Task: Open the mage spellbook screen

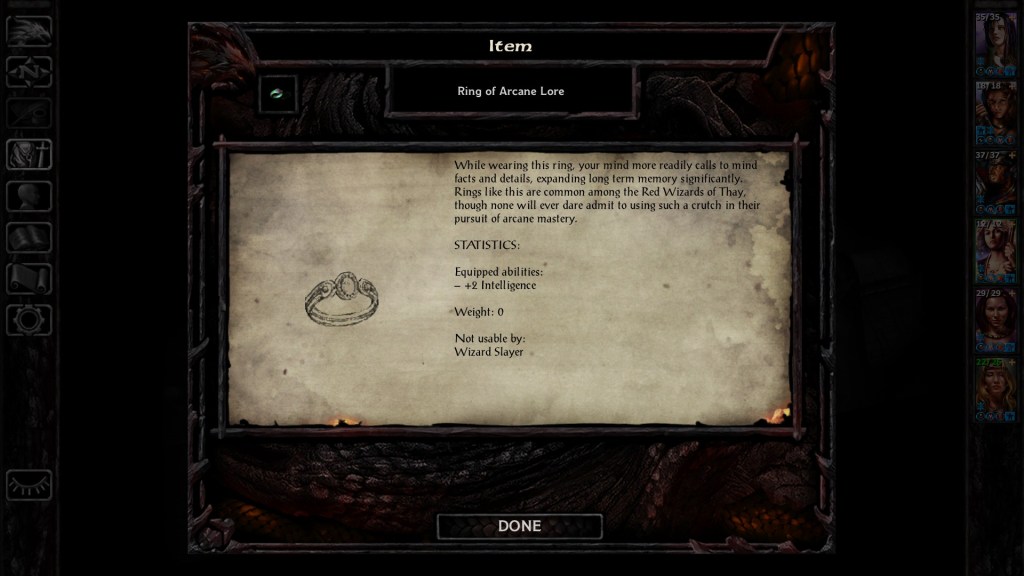Action: 29,238
